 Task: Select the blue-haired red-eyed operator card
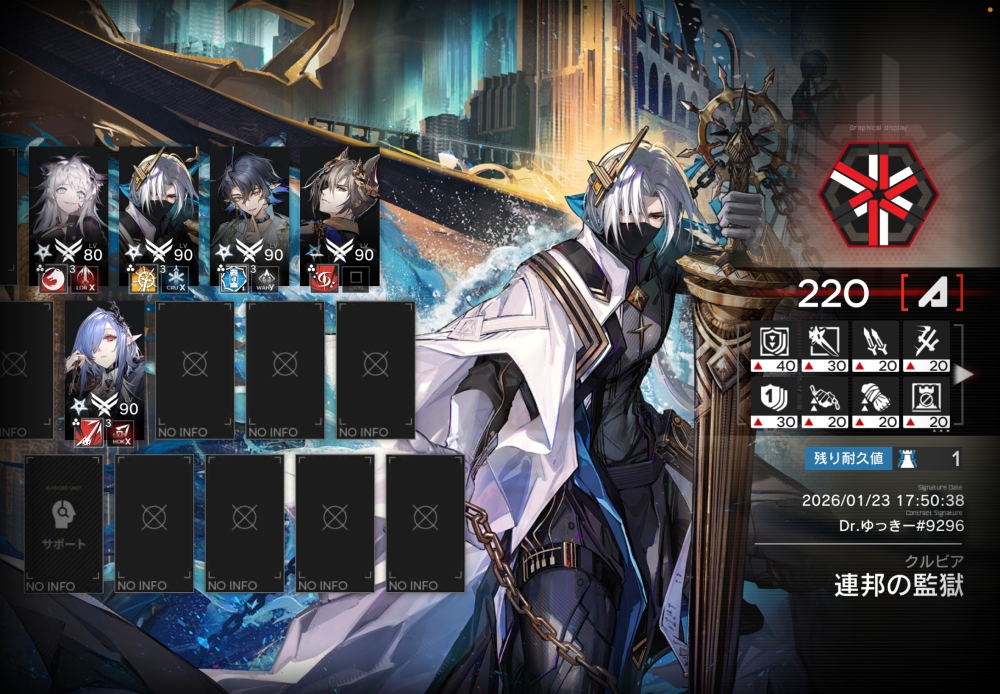103,370
